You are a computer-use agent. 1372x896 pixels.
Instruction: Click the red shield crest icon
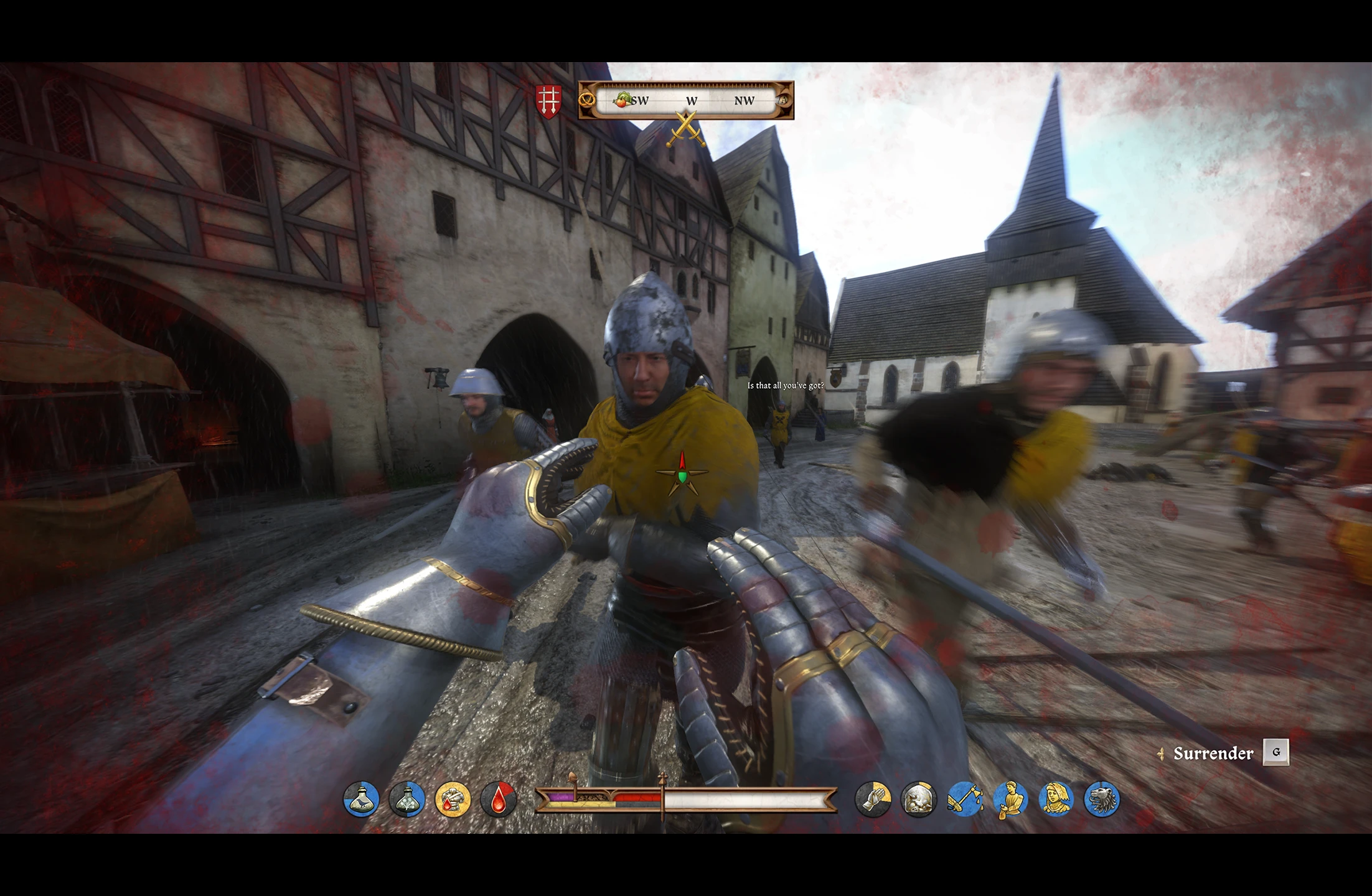coord(548,101)
